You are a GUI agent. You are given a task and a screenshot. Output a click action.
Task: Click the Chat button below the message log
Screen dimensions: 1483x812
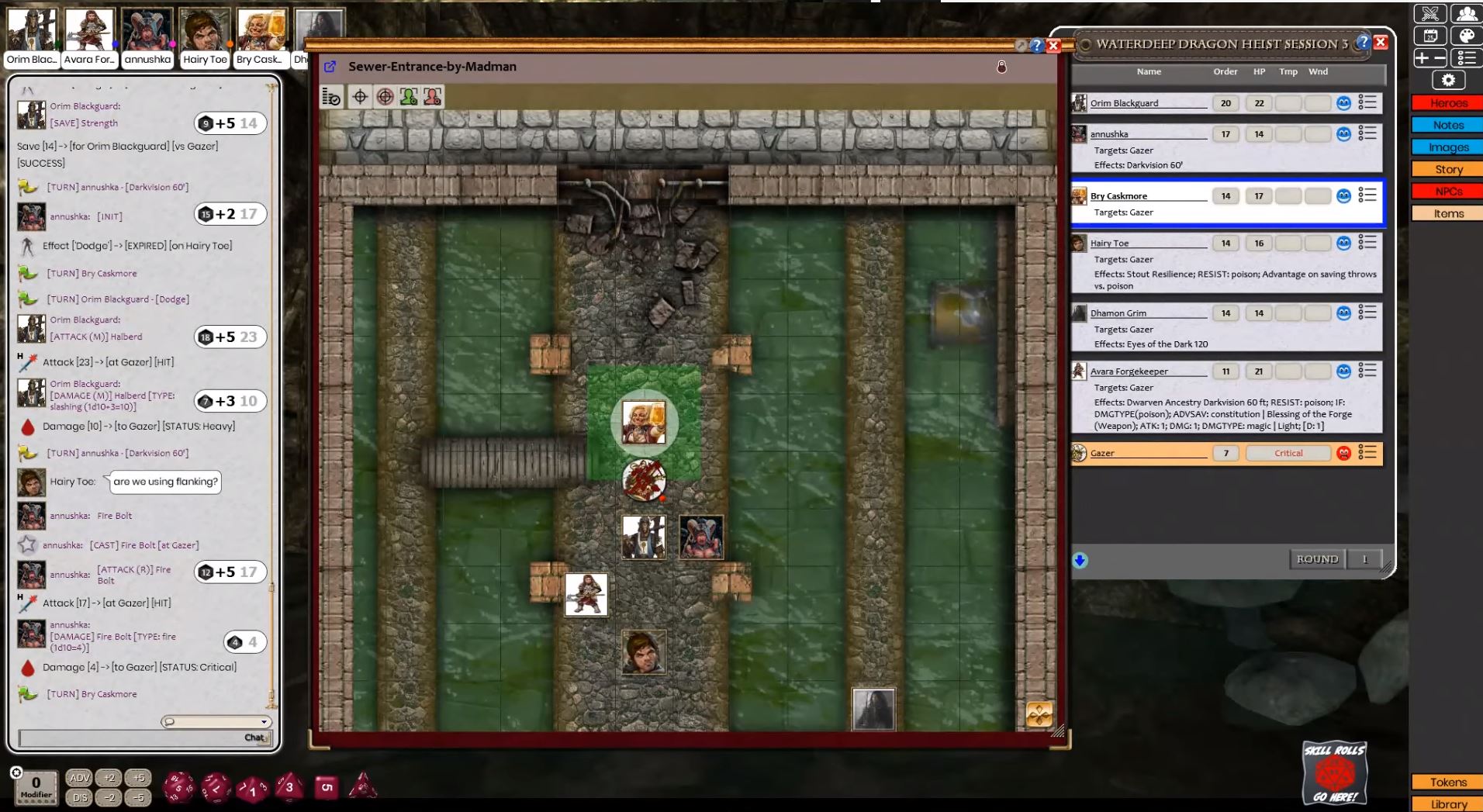pyautogui.click(x=254, y=738)
